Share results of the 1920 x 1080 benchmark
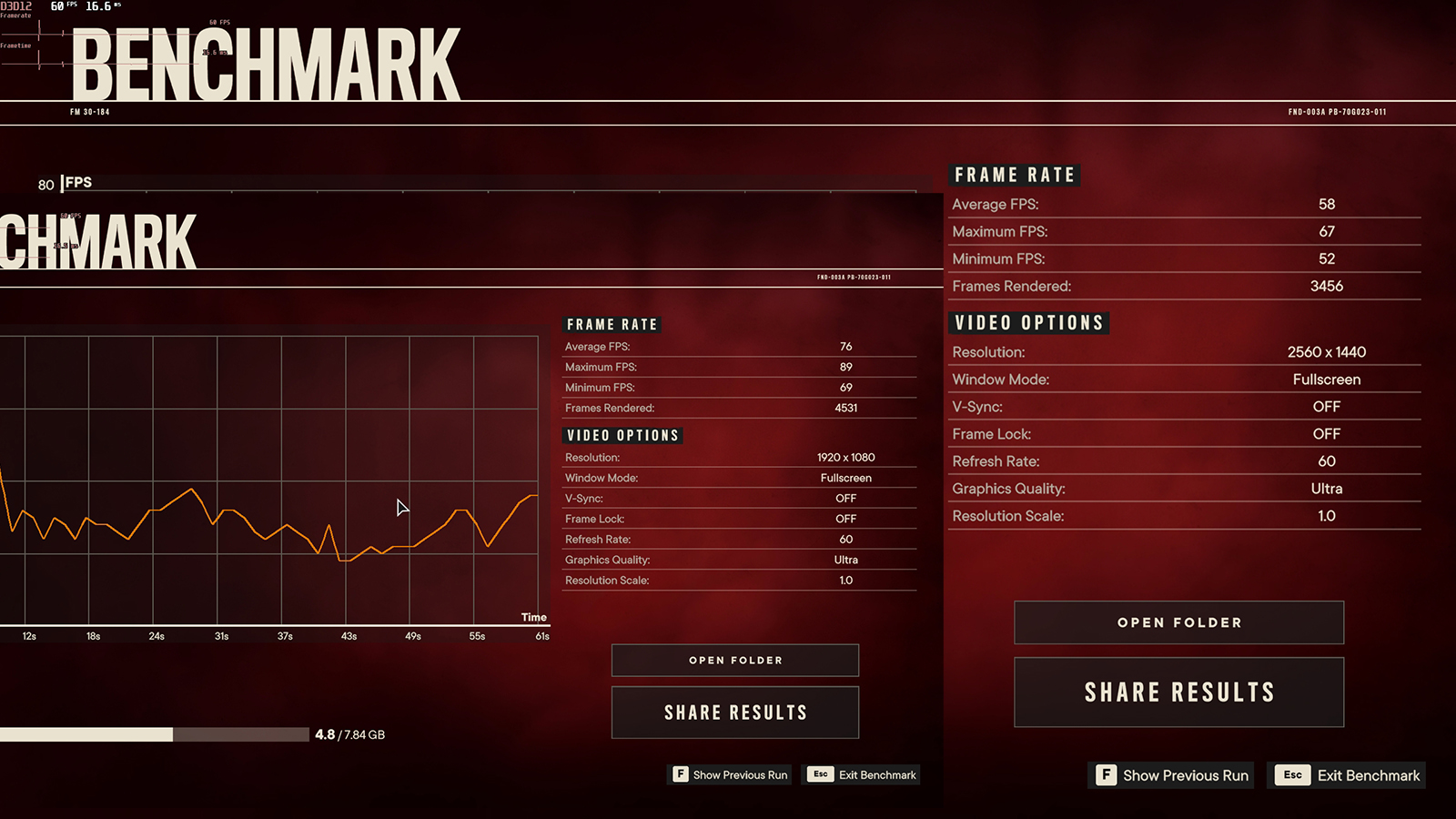1456x819 pixels. point(735,713)
